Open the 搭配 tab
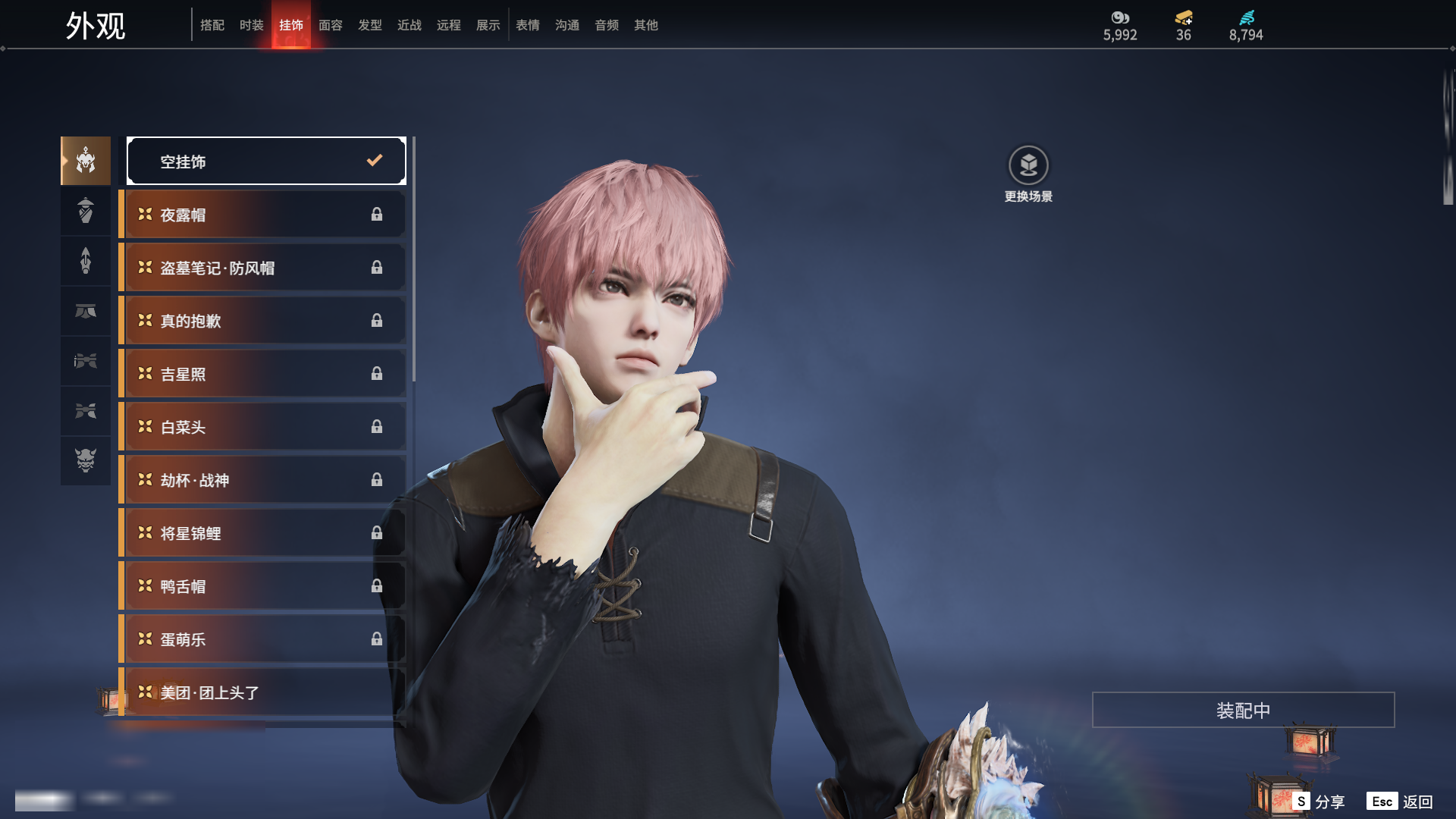 pos(212,25)
